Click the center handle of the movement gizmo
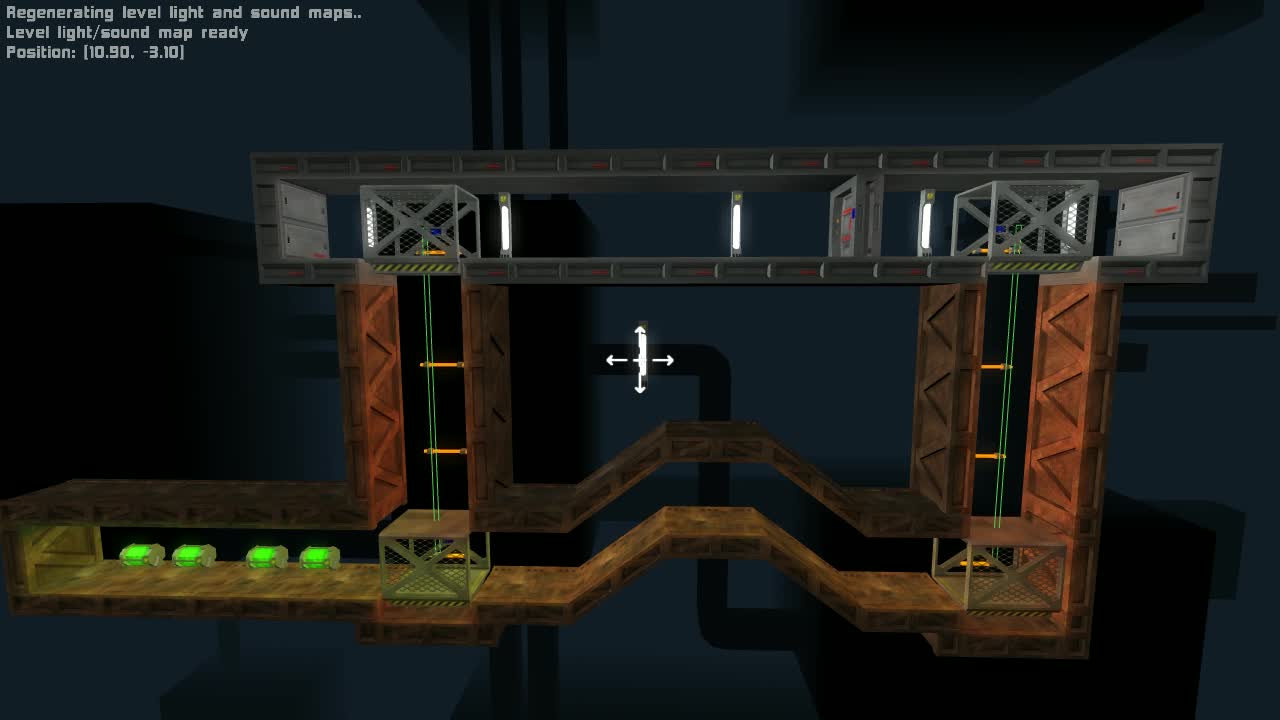 coord(640,360)
